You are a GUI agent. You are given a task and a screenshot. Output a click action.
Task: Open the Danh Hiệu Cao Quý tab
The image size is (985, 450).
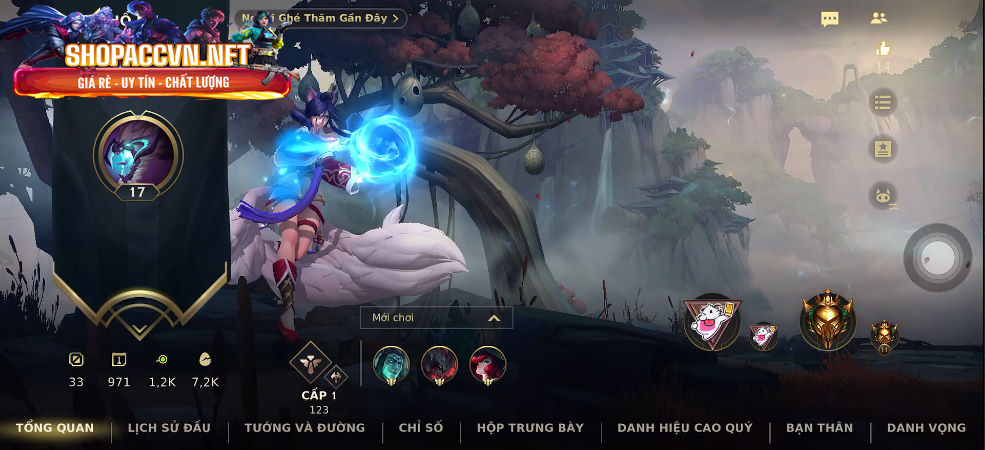tap(684, 428)
